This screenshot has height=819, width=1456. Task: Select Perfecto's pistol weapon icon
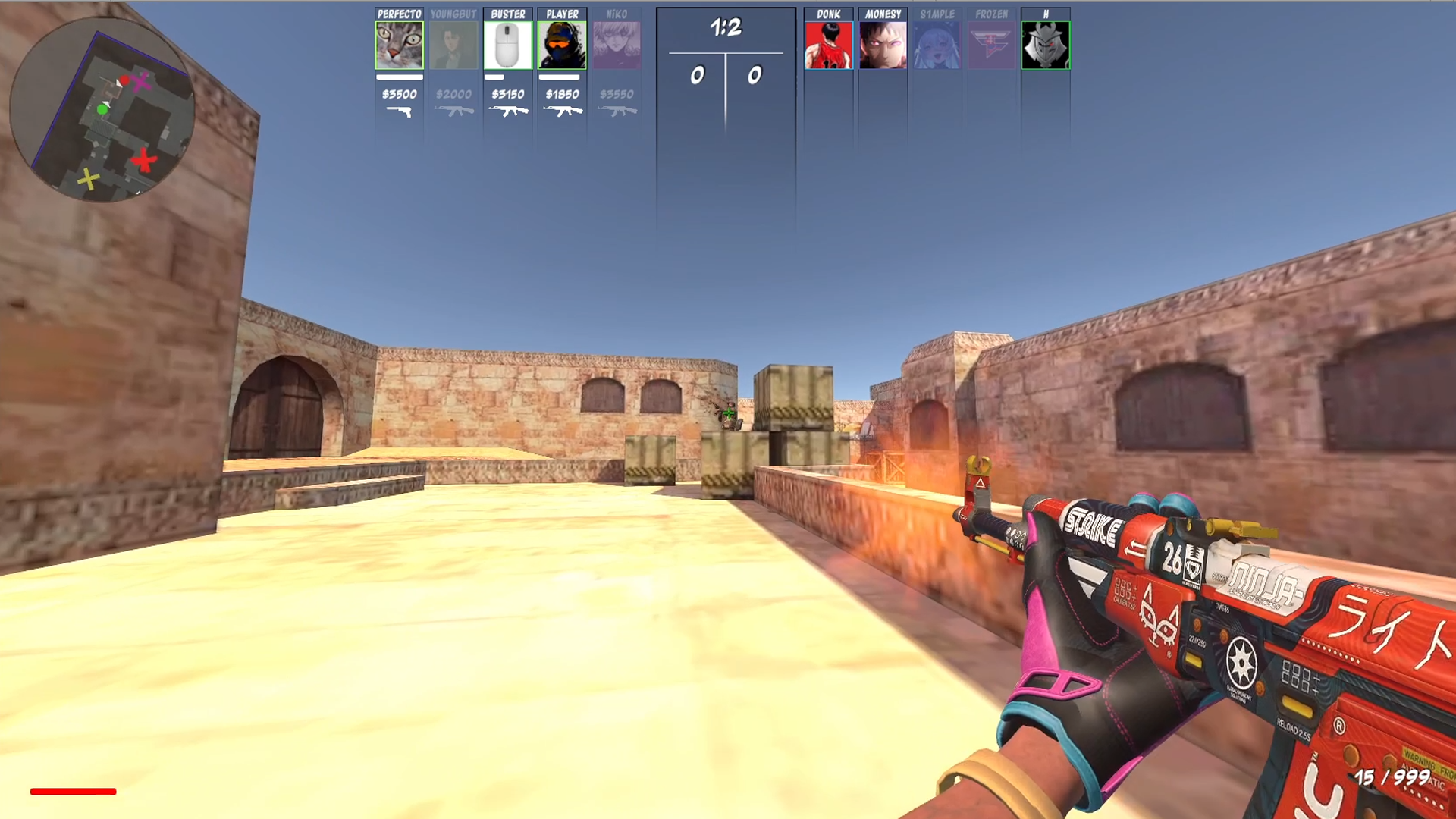[x=398, y=112]
